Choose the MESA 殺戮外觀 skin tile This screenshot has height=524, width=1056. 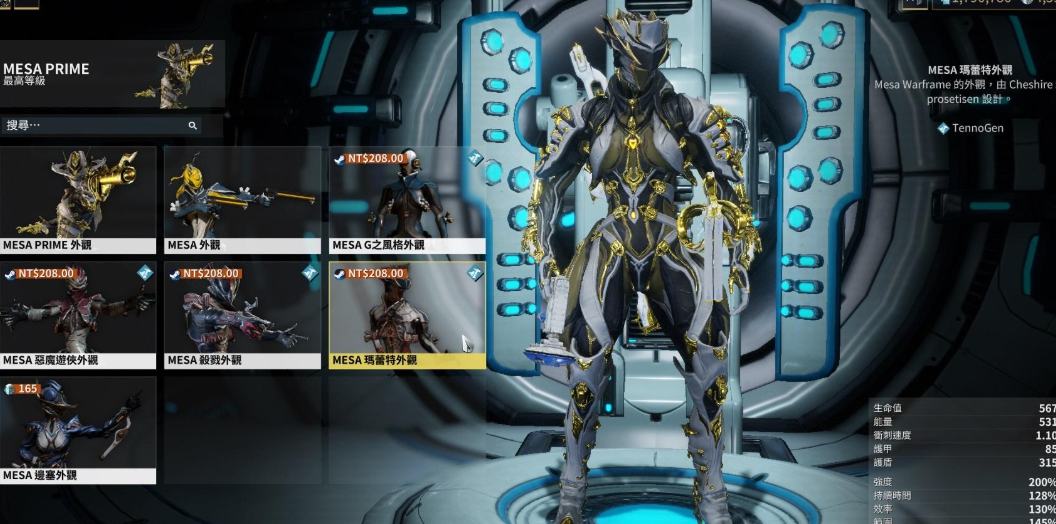[x=242, y=314]
